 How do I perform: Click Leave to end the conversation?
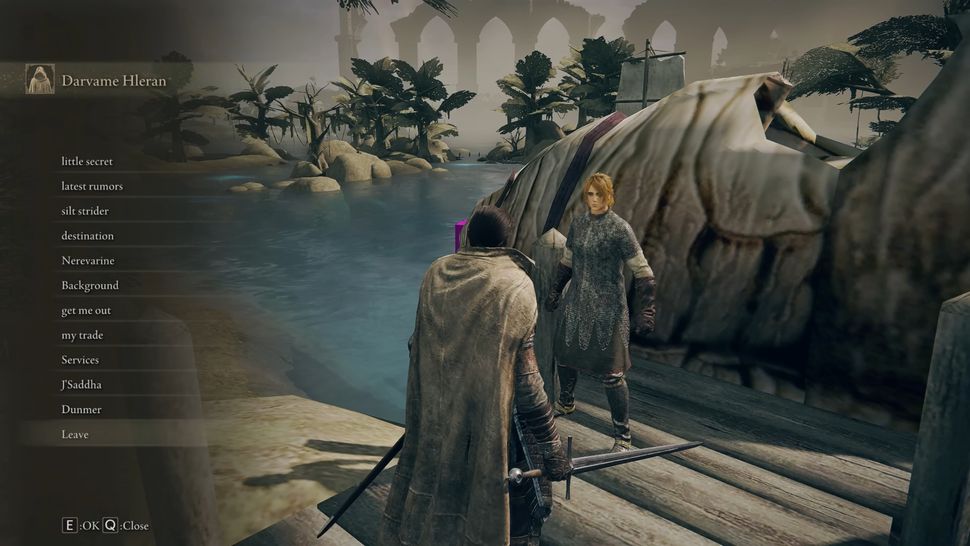coord(75,435)
